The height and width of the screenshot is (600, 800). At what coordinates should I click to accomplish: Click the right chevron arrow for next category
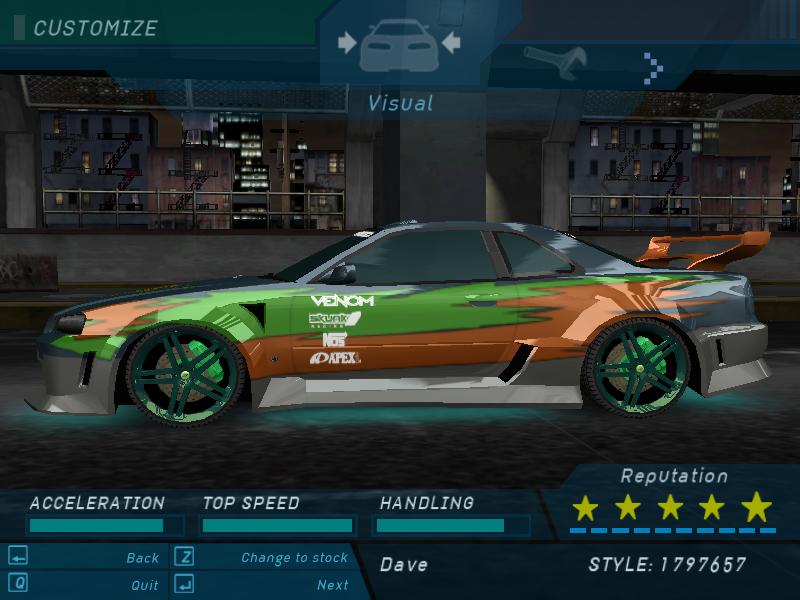[653, 67]
